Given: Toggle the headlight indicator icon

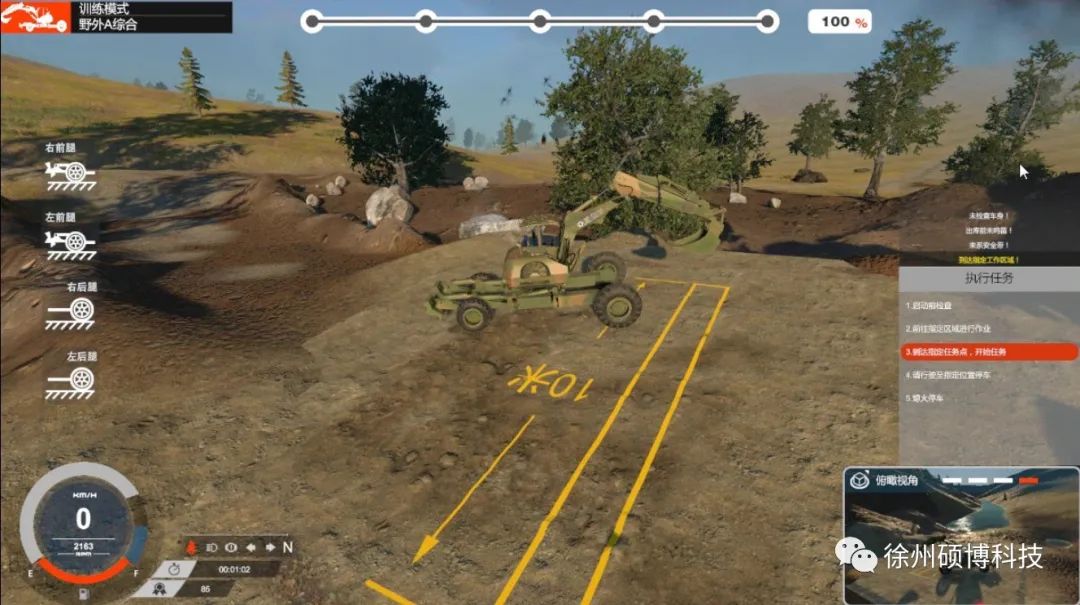Looking at the screenshot, I should pyautogui.click(x=211, y=547).
